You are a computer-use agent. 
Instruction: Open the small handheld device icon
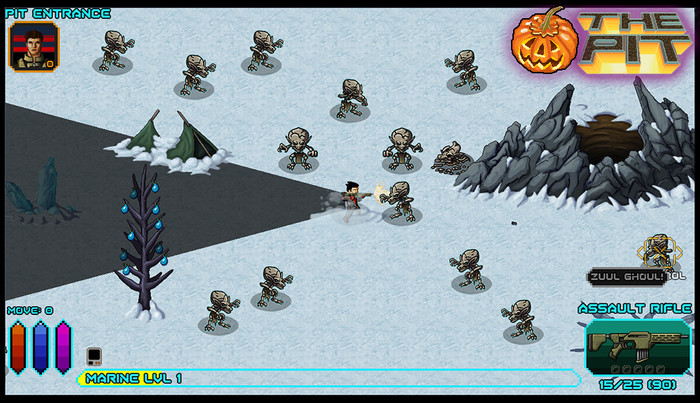pos(93,355)
